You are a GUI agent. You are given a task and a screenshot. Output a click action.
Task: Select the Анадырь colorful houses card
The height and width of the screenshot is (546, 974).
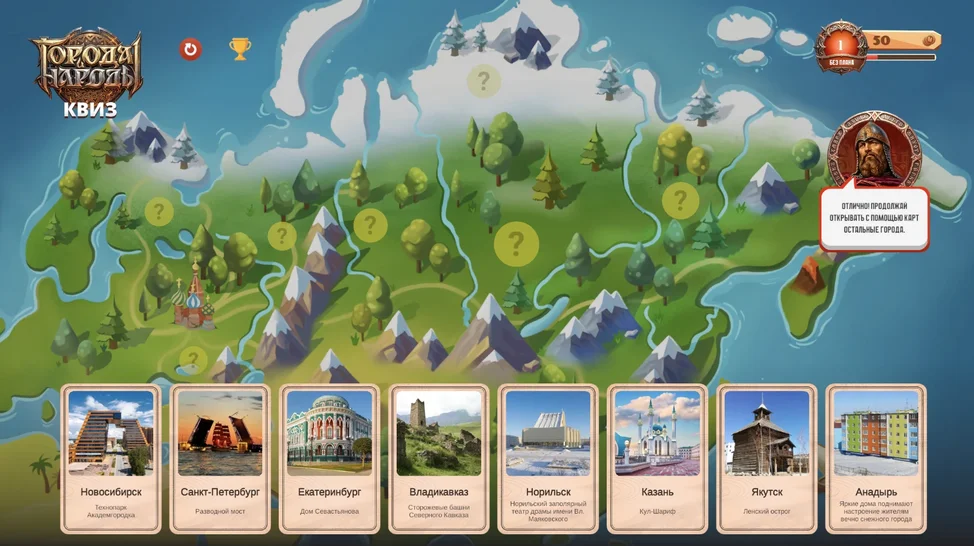click(x=876, y=458)
